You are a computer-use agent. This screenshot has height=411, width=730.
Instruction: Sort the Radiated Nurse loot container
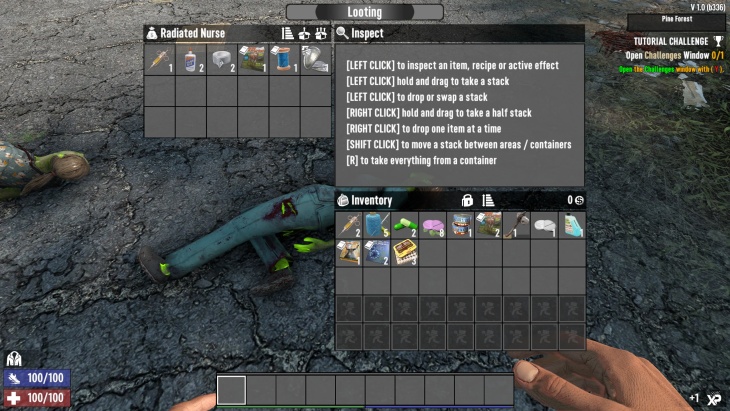(288, 33)
